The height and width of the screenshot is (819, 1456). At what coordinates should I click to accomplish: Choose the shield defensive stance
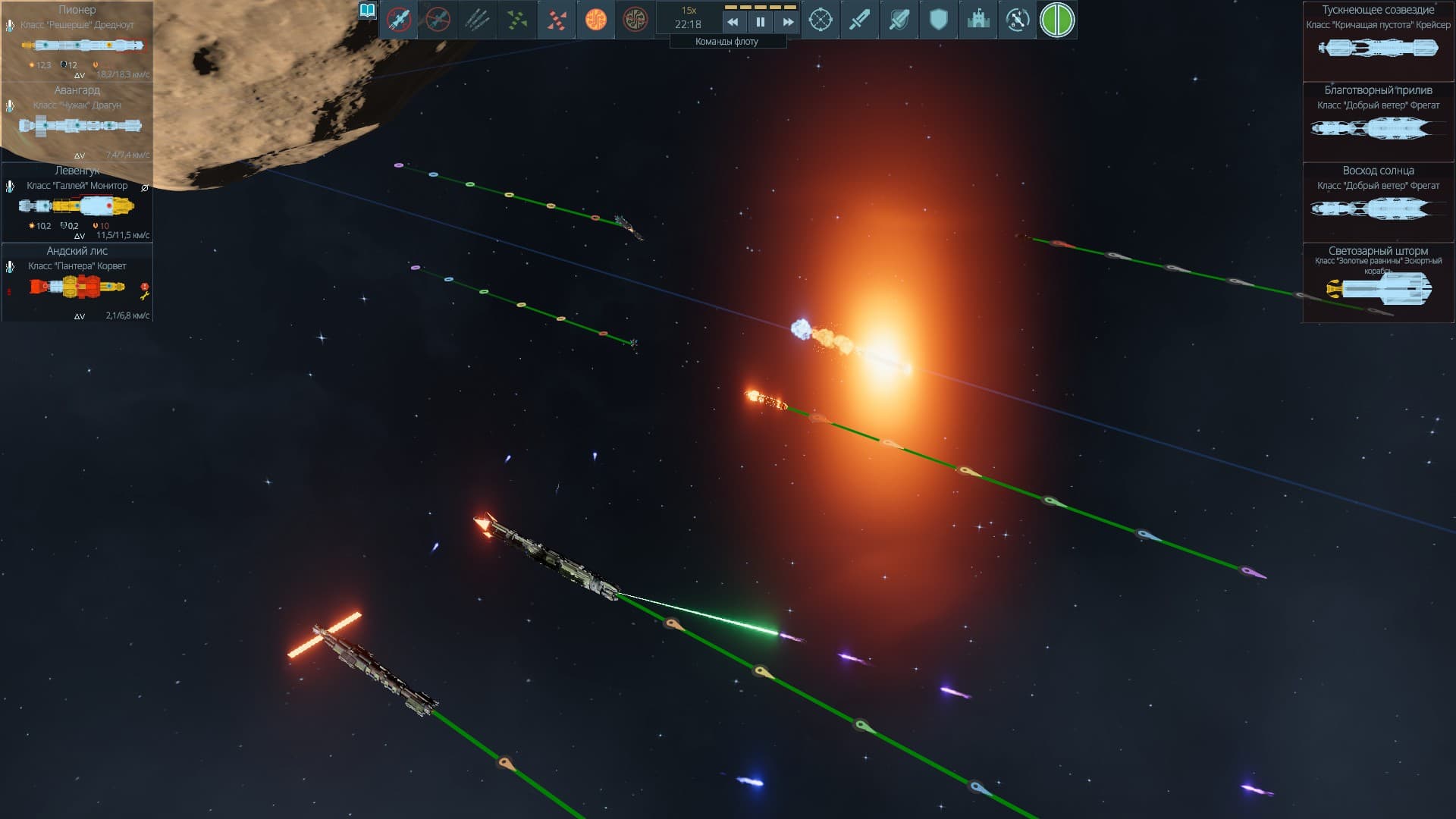[939, 20]
